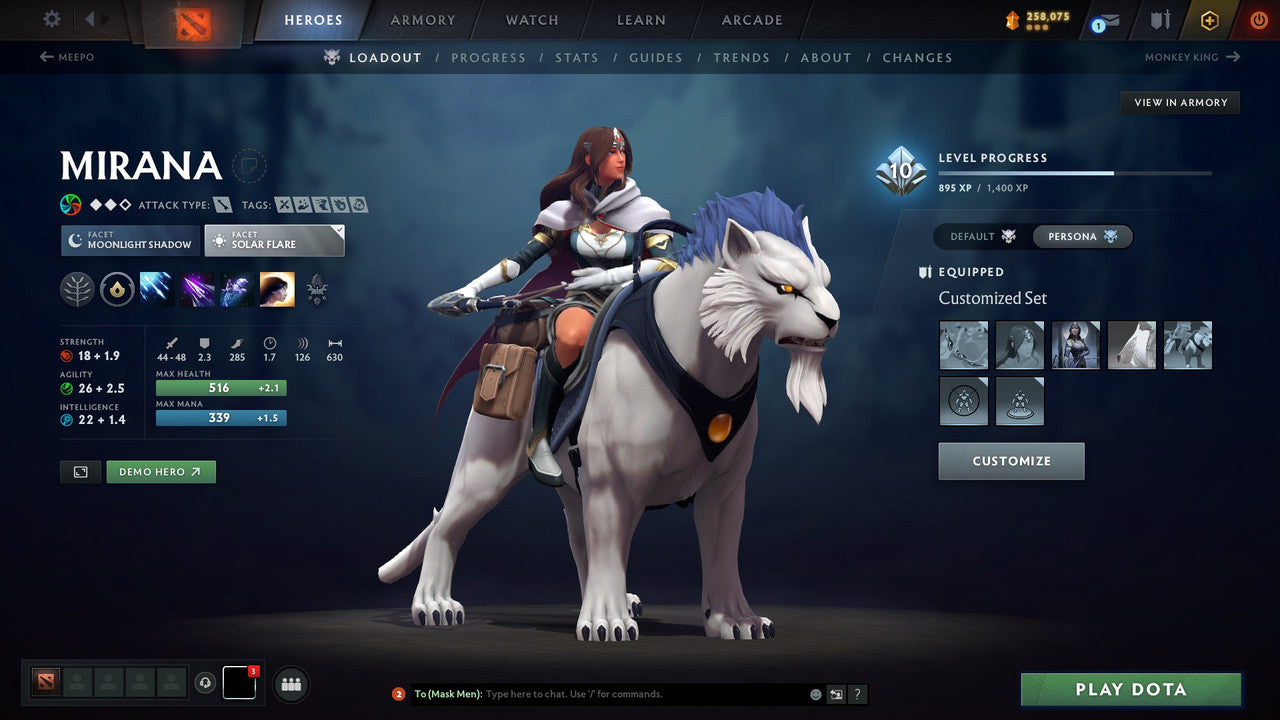
Task: Click the innate ability icon beside the talents
Action: pos(117,288)
